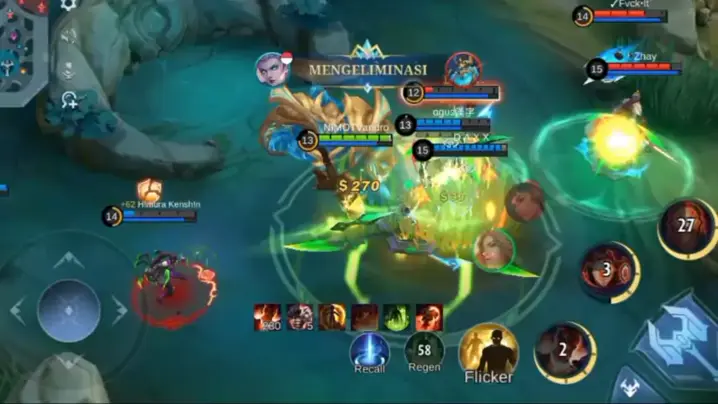Target the red-haired enemy hero portrait

tap(525, 201)
